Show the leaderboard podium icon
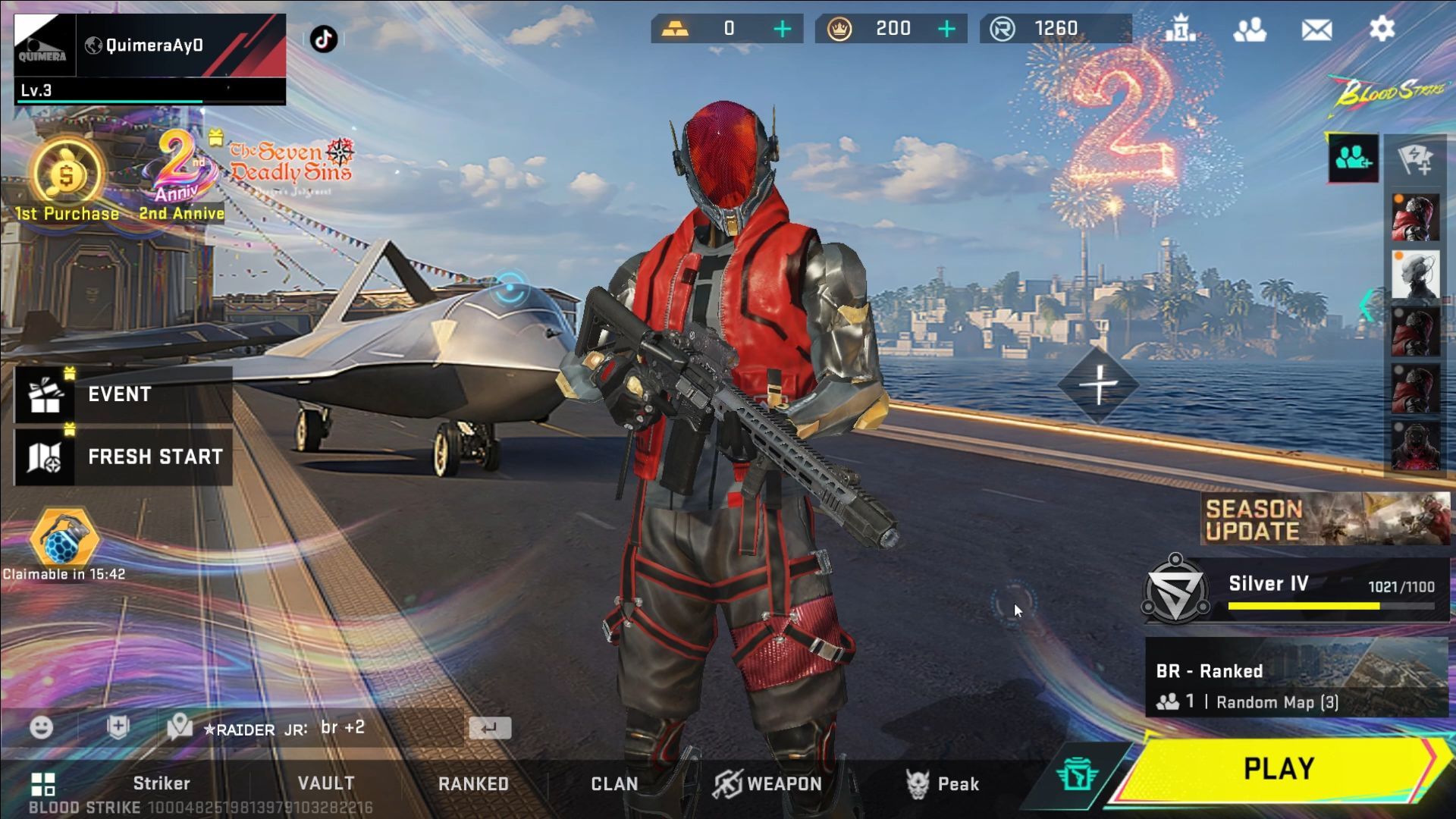This screenshot has height=819, width=1456. (x=1181, y=30)
